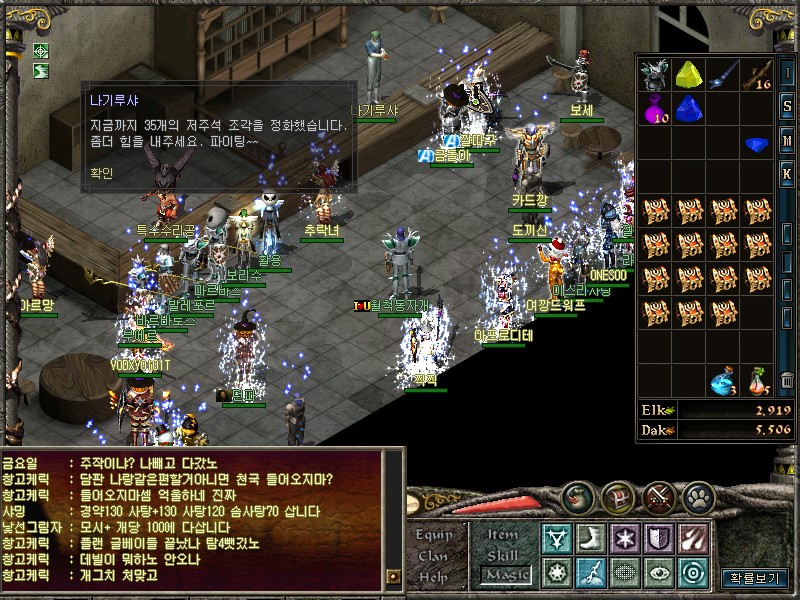Pick the purple potion stack of 10
Image resolution: width=800 pixels, height=600 pixels.
(654, 108)
